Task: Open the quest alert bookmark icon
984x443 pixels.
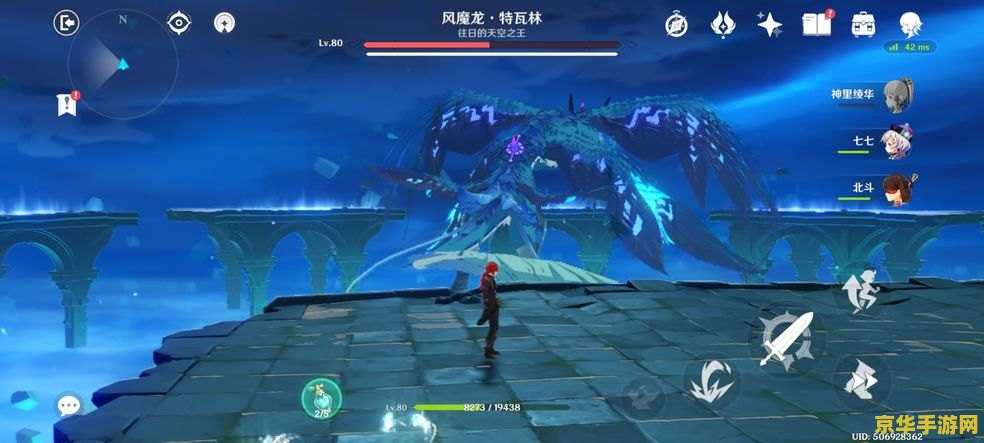Action: point(67,104)
